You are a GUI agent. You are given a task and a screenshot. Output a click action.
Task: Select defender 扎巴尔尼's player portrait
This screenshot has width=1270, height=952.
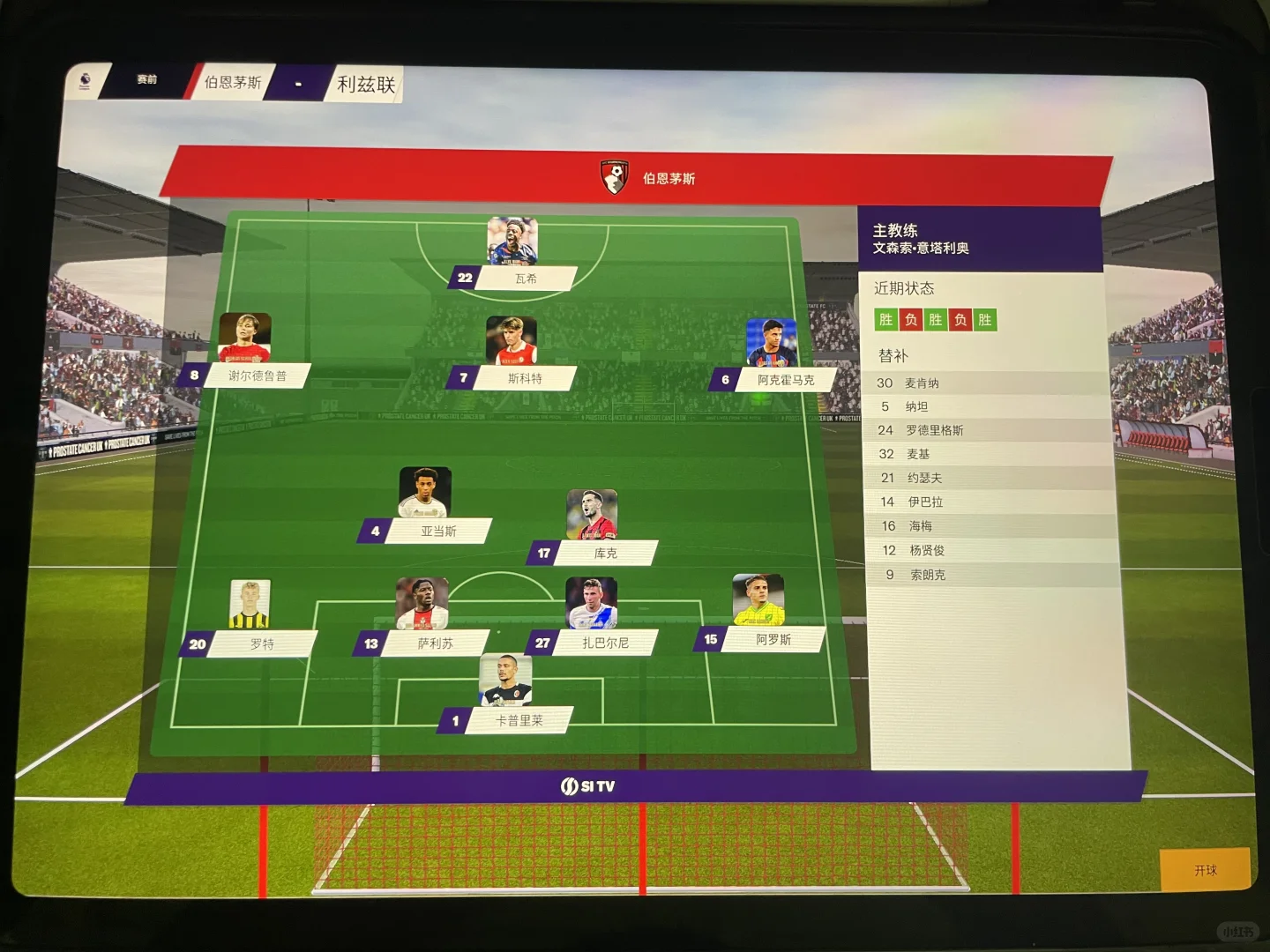591,604
